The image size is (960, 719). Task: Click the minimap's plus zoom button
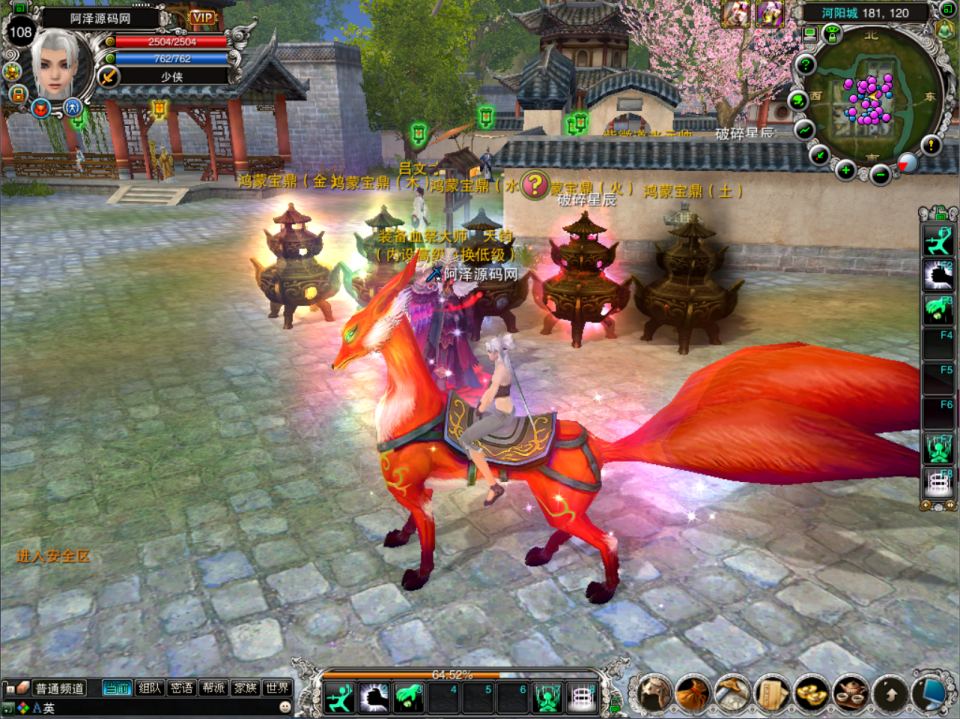coord(846,170)
